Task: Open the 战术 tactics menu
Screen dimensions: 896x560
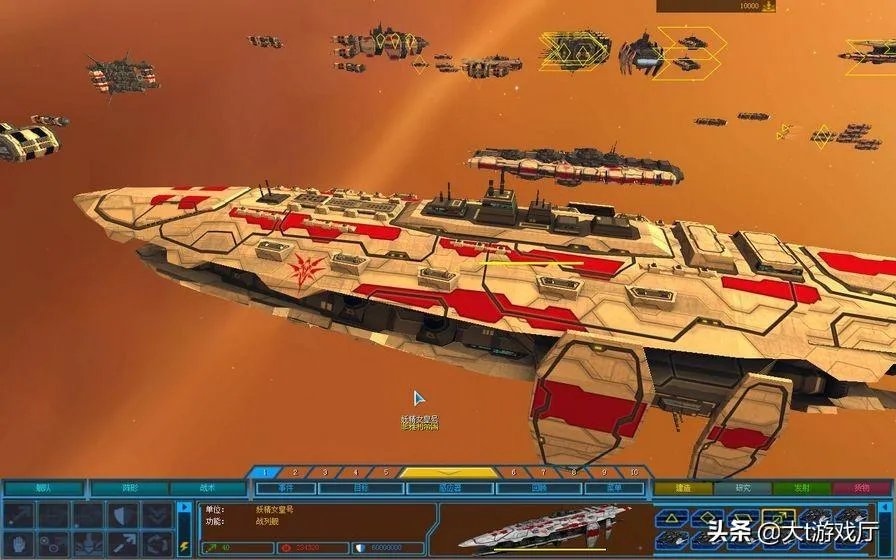Action: click(208, 488)
